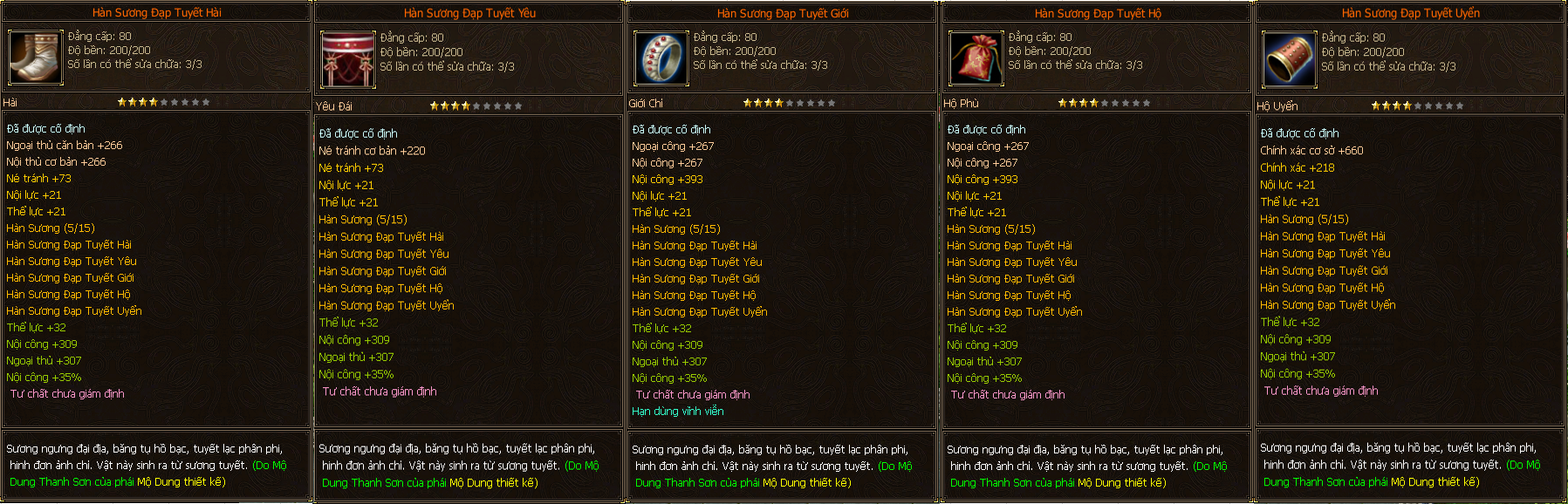Select the Hàn Sương Đạp Tuyết Hài boots icon
Screen dimensions: 1568x504
pyautogui.click(x=36, y=57)
